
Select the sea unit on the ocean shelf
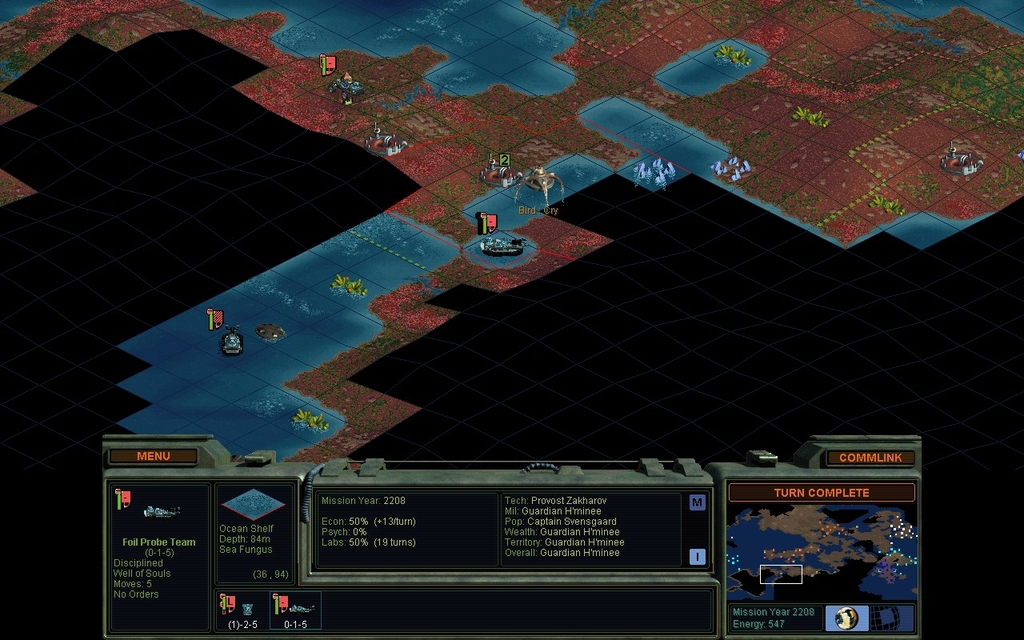(232, 342)
